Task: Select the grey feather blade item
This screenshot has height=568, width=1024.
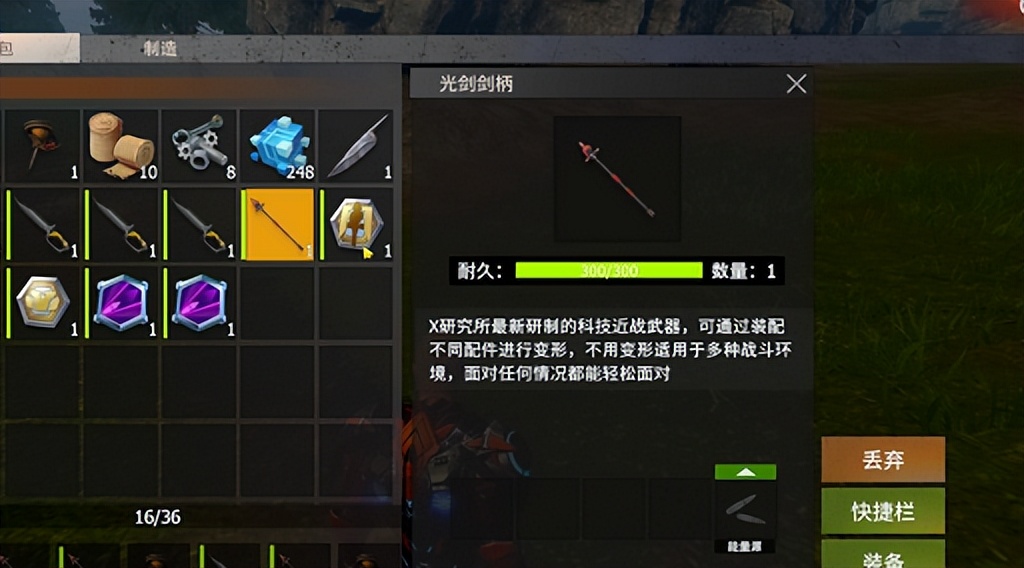Action: (356, 145)
